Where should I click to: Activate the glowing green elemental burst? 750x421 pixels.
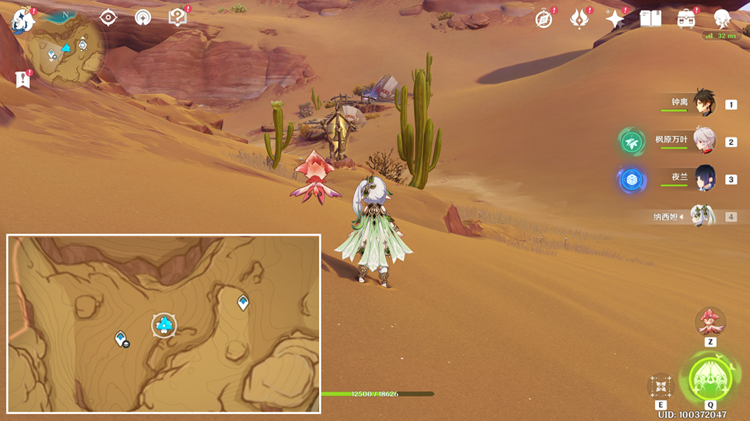(x=710, y=378)
